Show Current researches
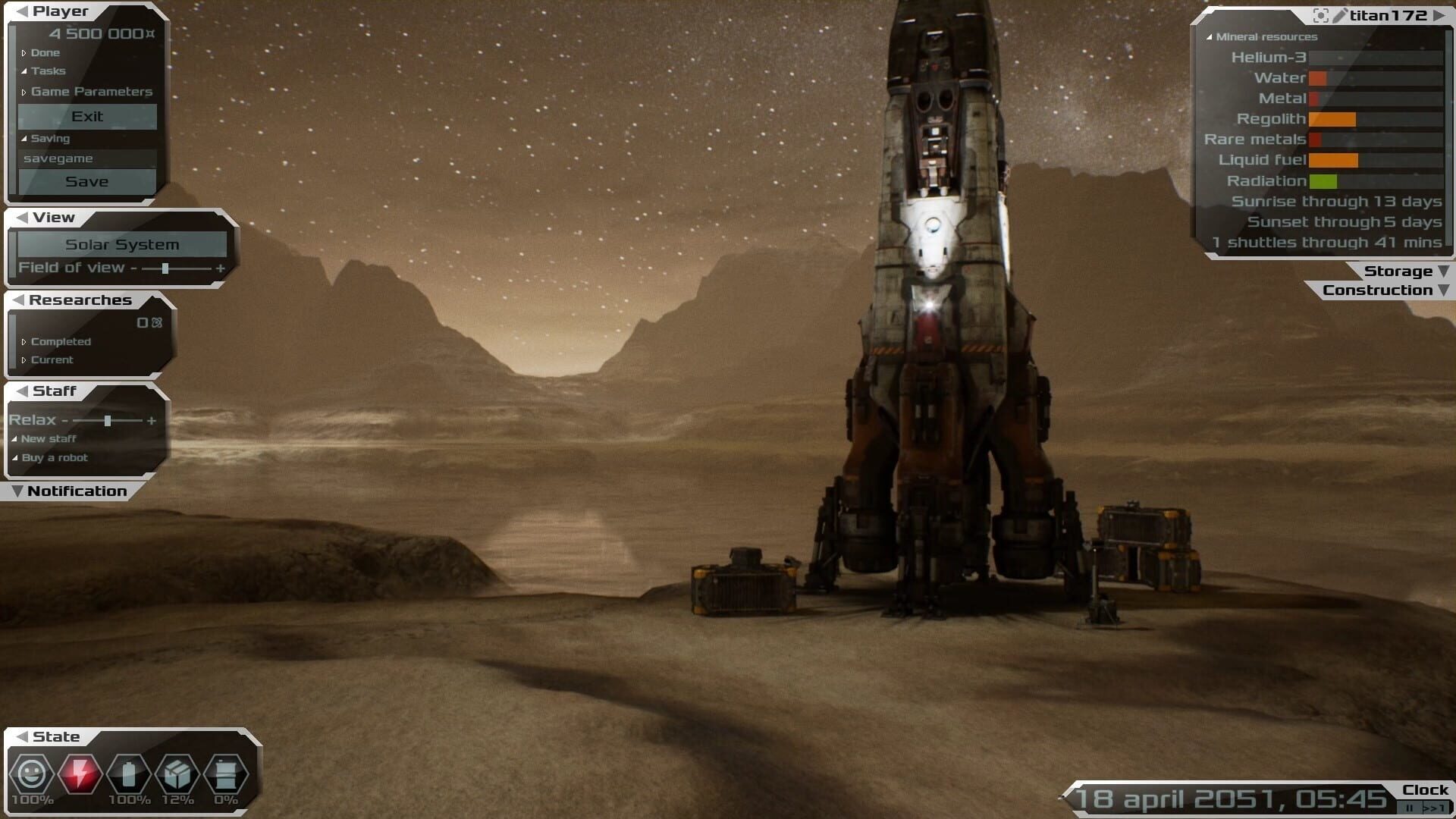Screen dimensions: 1456x819 coord(52,360)
